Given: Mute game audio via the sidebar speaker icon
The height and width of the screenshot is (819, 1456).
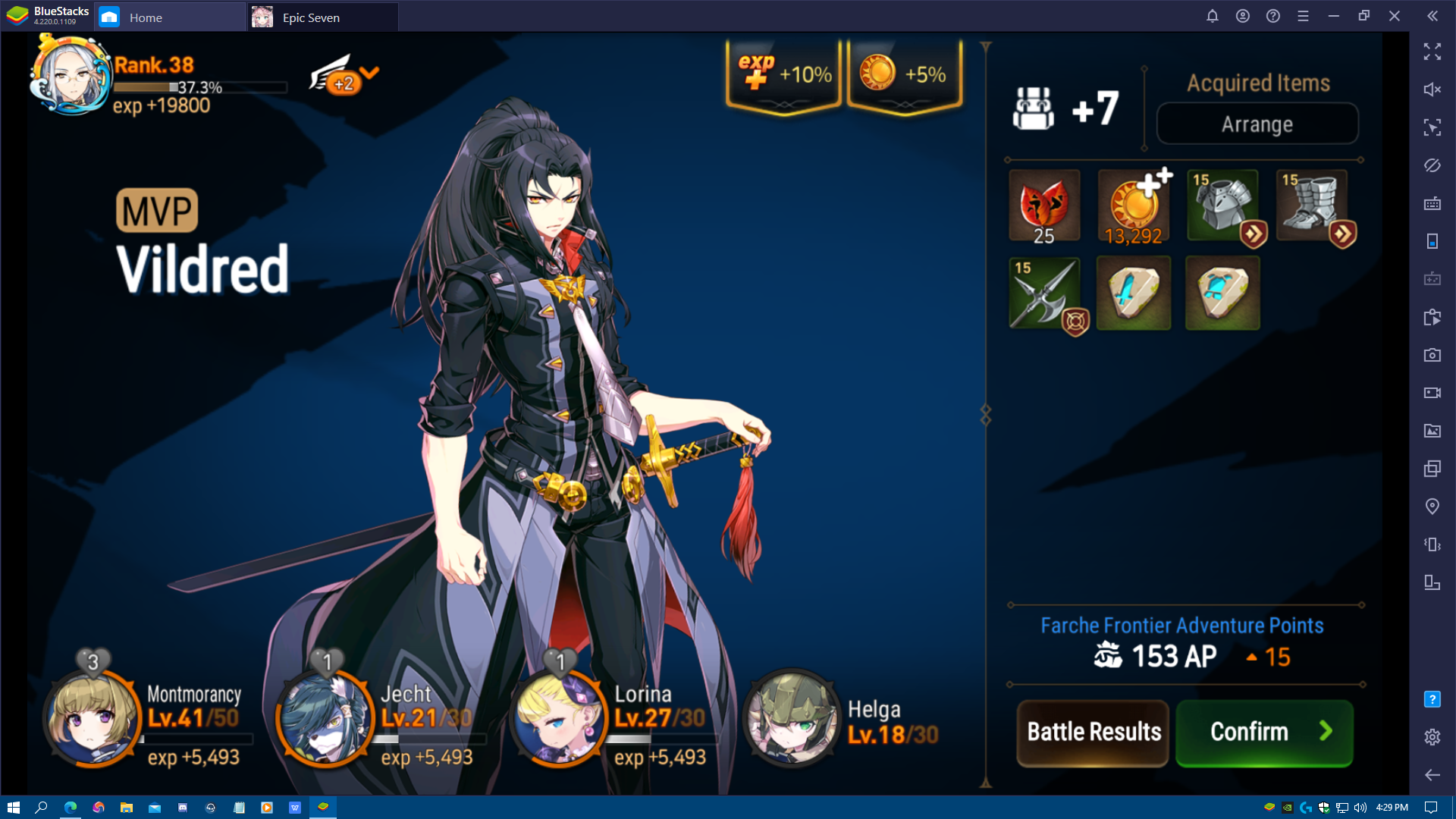Looking at the screenshot, I should [1432, 89].
